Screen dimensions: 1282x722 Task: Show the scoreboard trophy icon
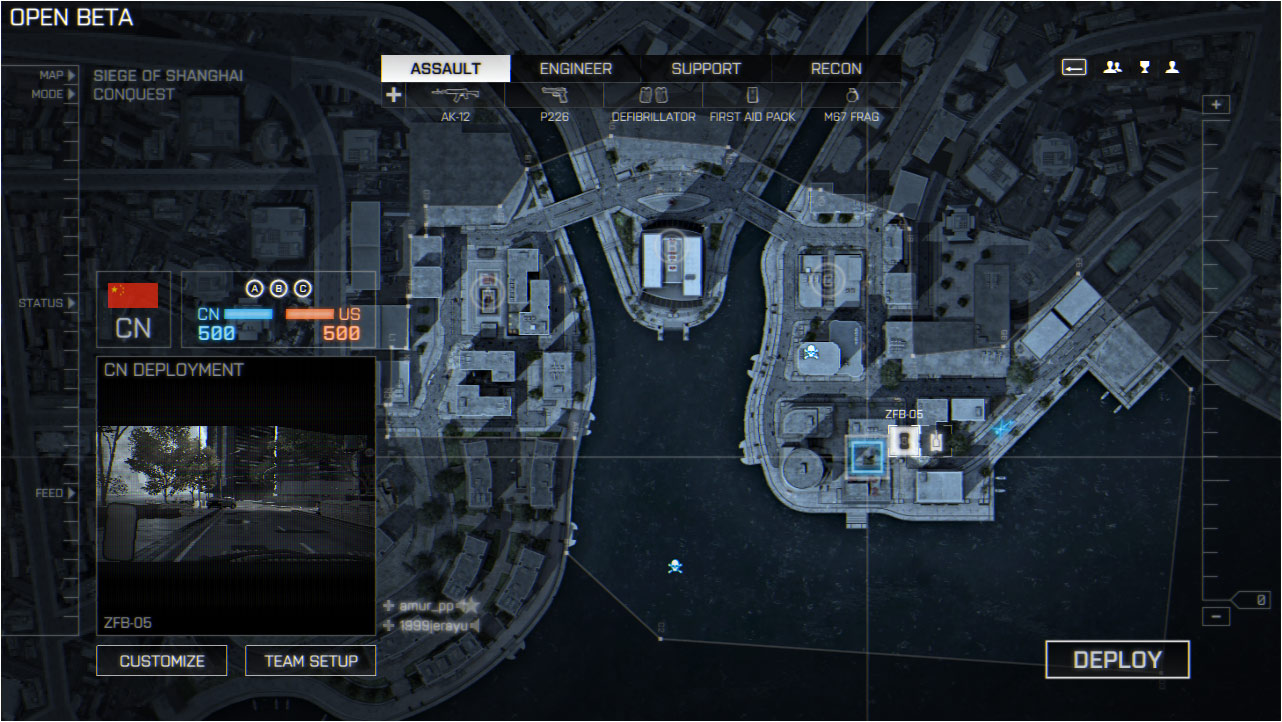coord(1144,68)
